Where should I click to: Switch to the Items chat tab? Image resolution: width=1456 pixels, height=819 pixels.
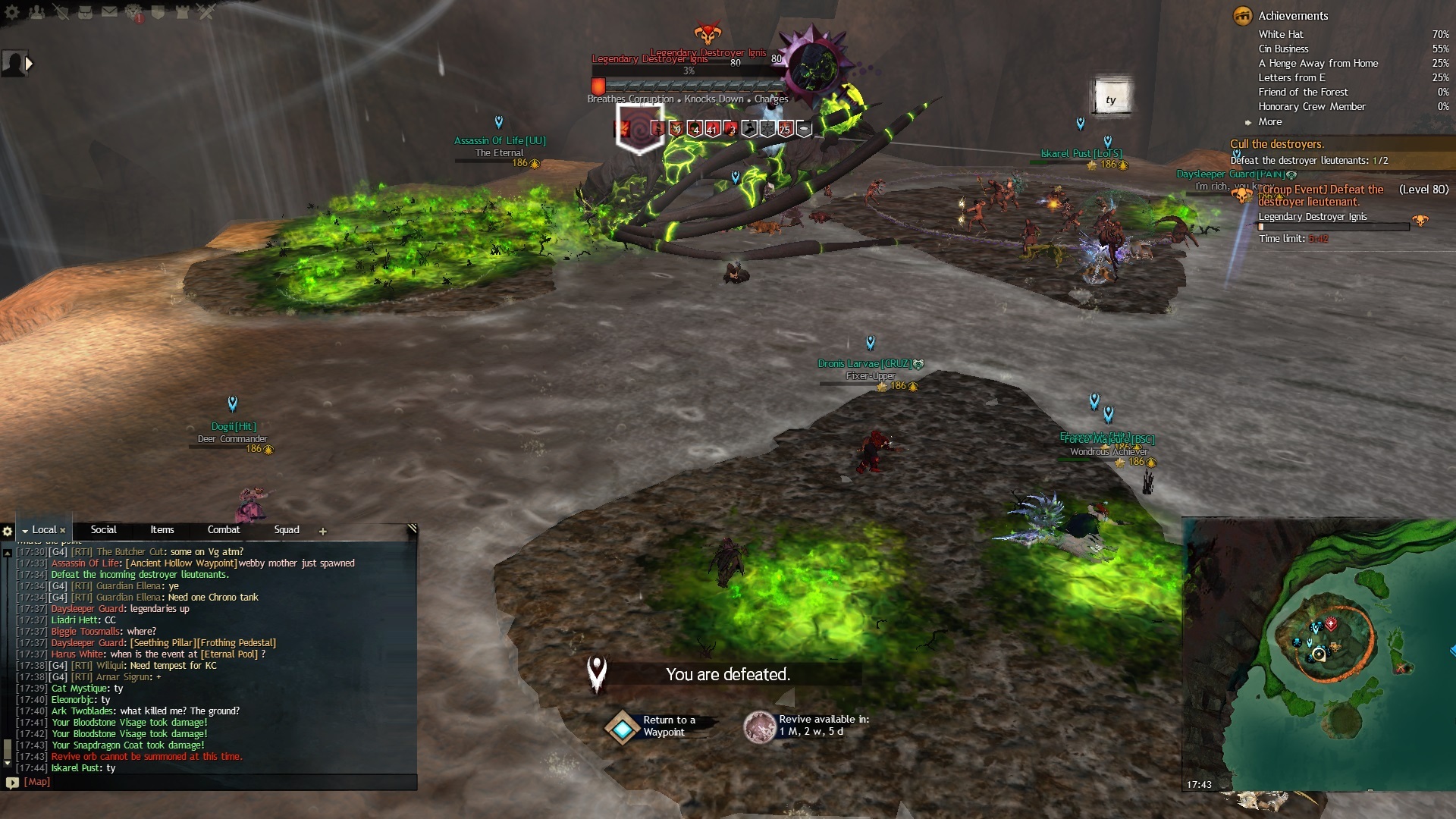162,530
